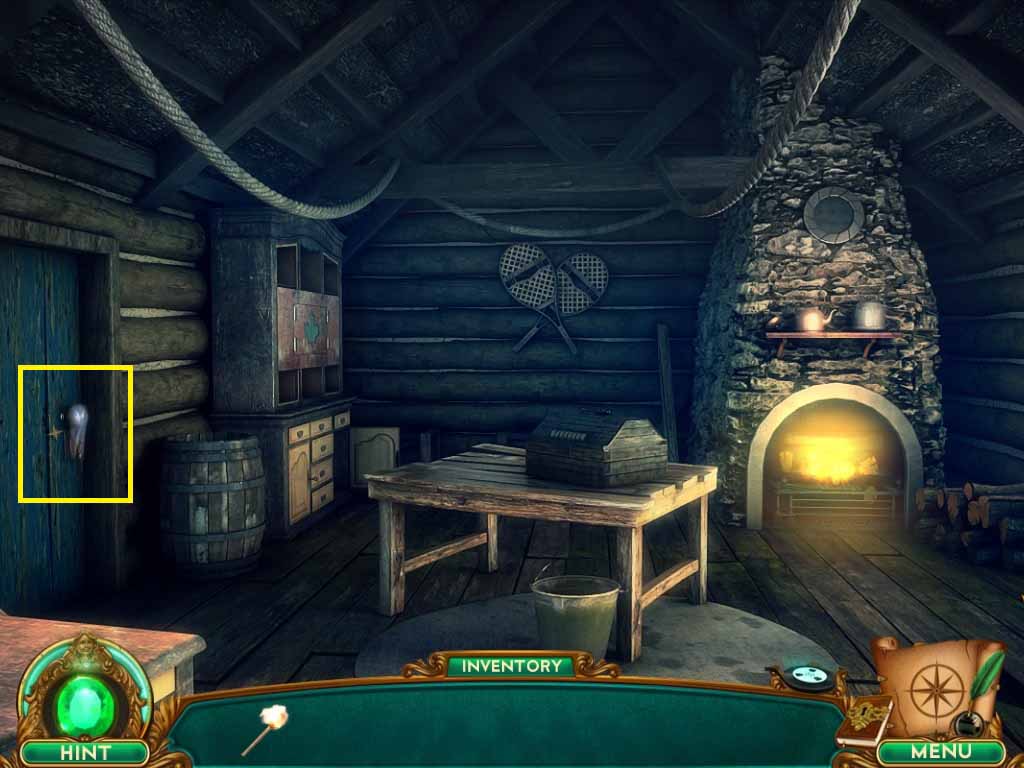Viewport: 1024px width, 768px height.
Task: Use the Hint button
Action: click(84, 751)
